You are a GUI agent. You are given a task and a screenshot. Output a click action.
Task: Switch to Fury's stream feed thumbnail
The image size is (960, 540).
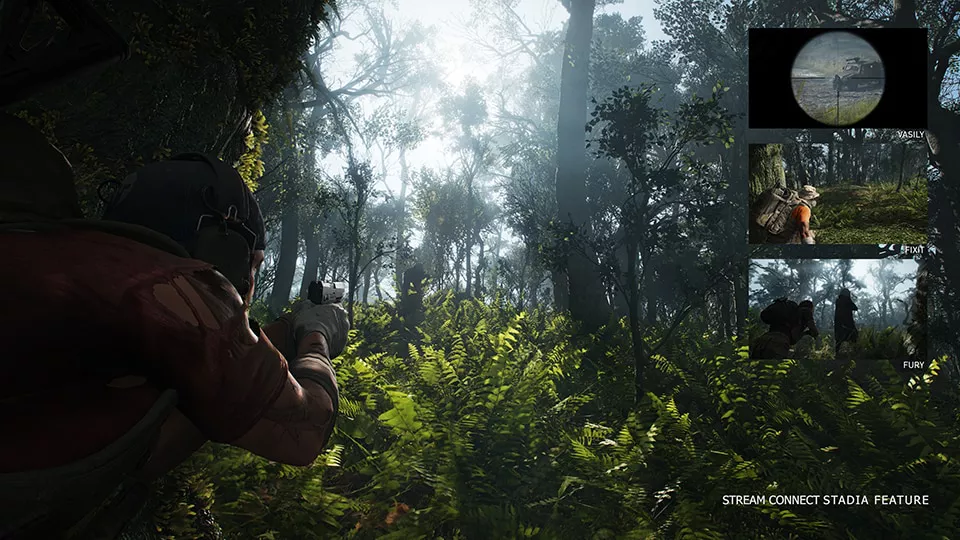click(837, 309)
